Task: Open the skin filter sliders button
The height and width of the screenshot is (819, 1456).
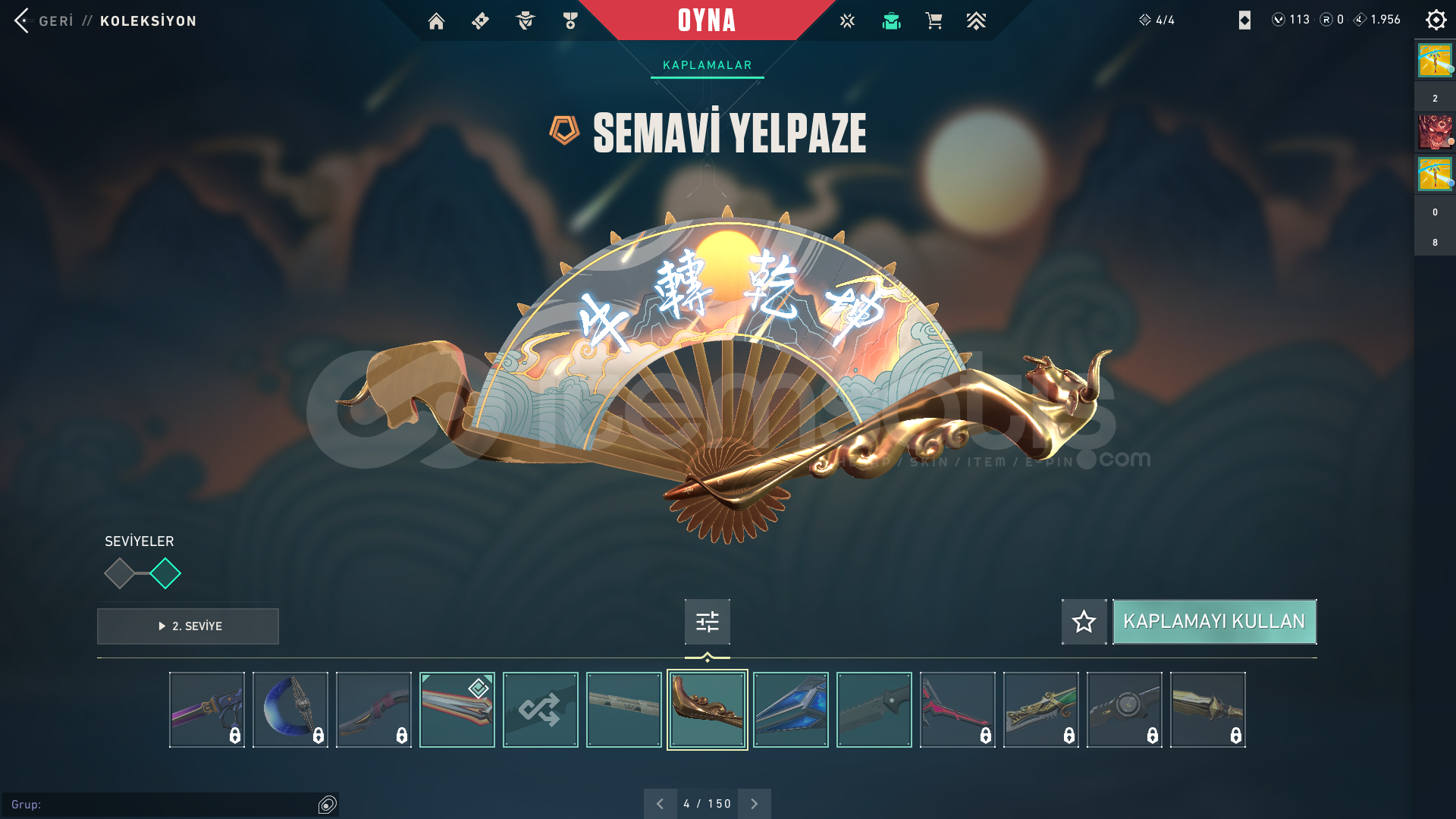Action: point(707,622)
